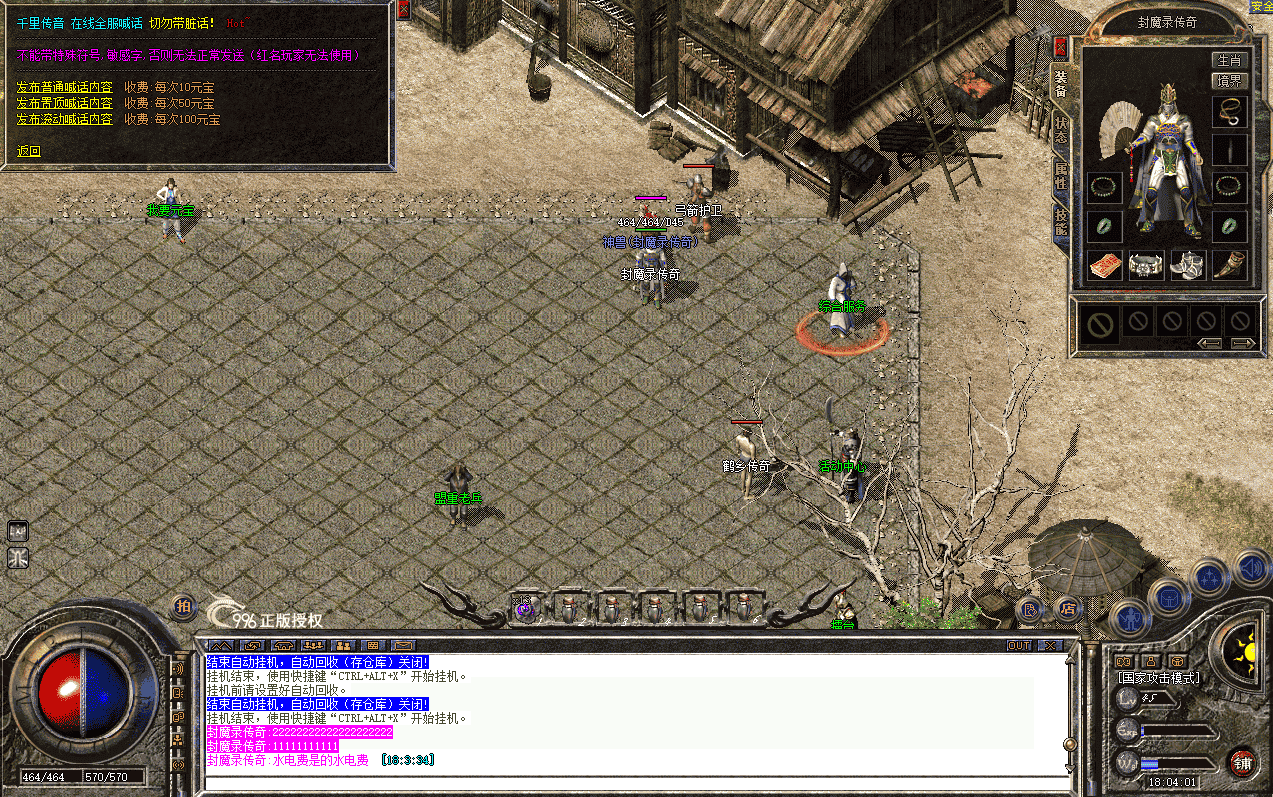Select the 发布置顶喊话内容 option
The image size is (1273, 797).
(x=64, y=103)
